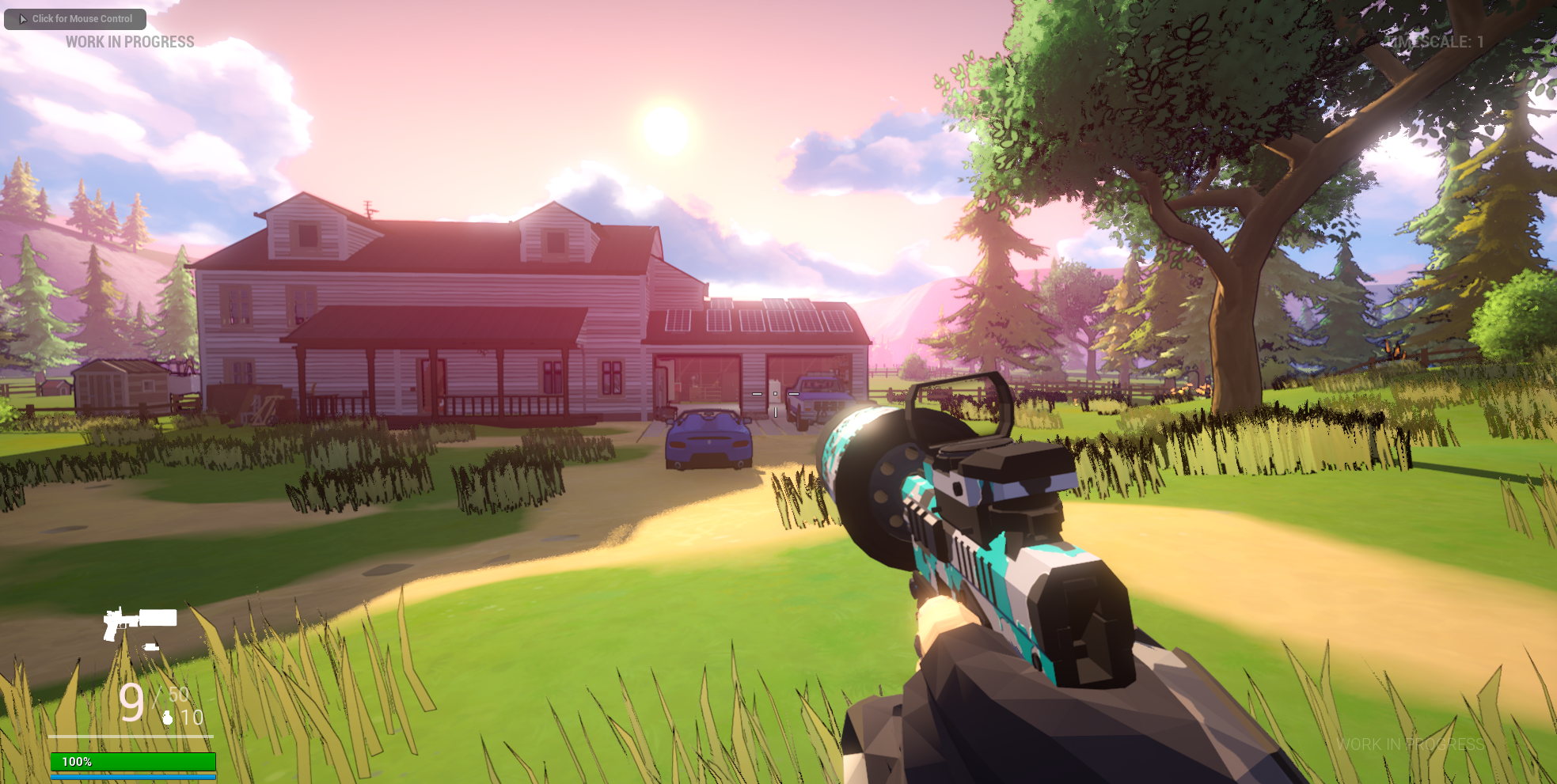Click the "Click for Mouse Control" button

click(x=75, y=19)
